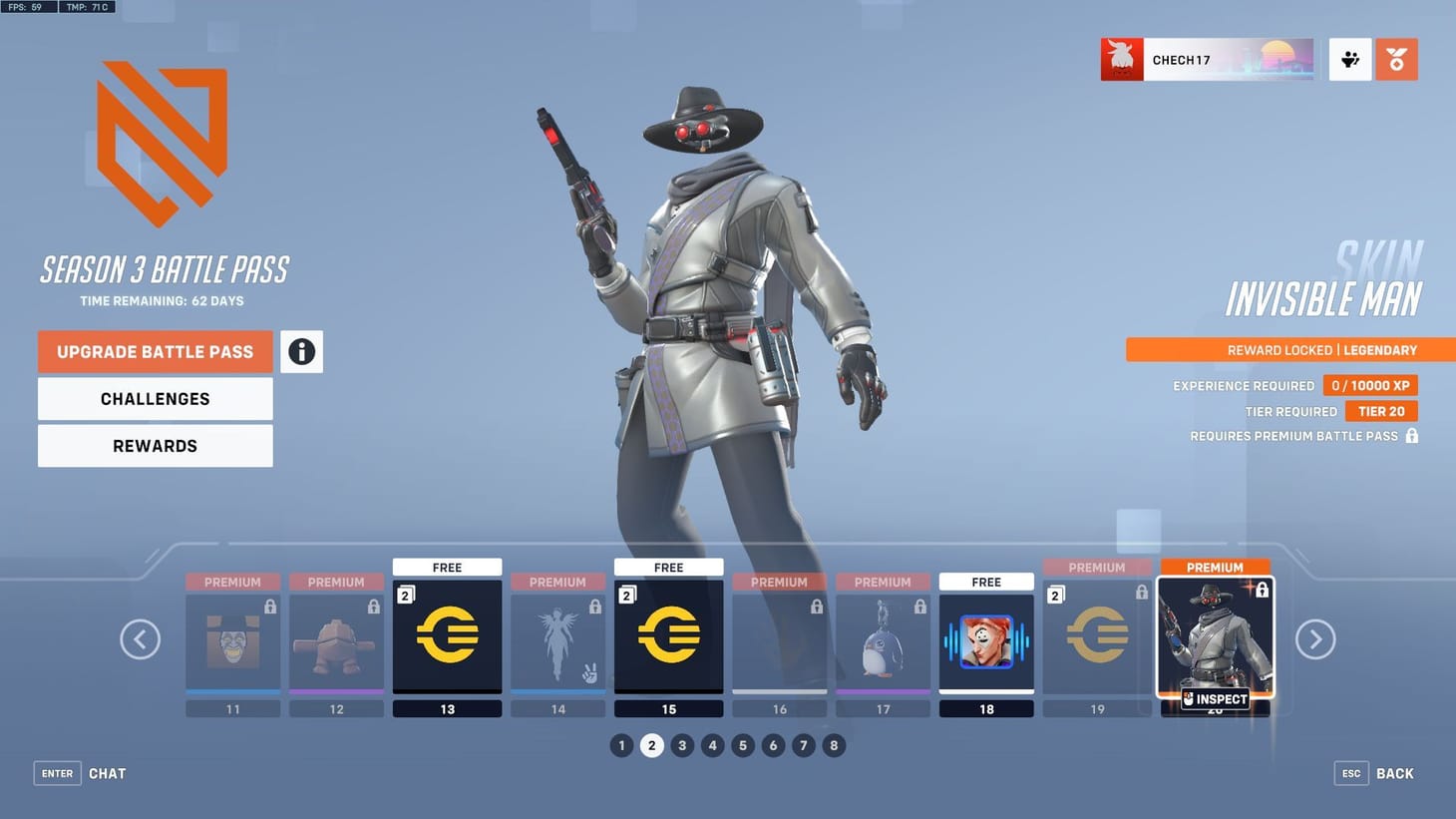Image resolution: width=1456 pixels, height=819 pixels.
Task: Select the tier 20 Invisible Man thumbnail
Action: pos(1214,638)
